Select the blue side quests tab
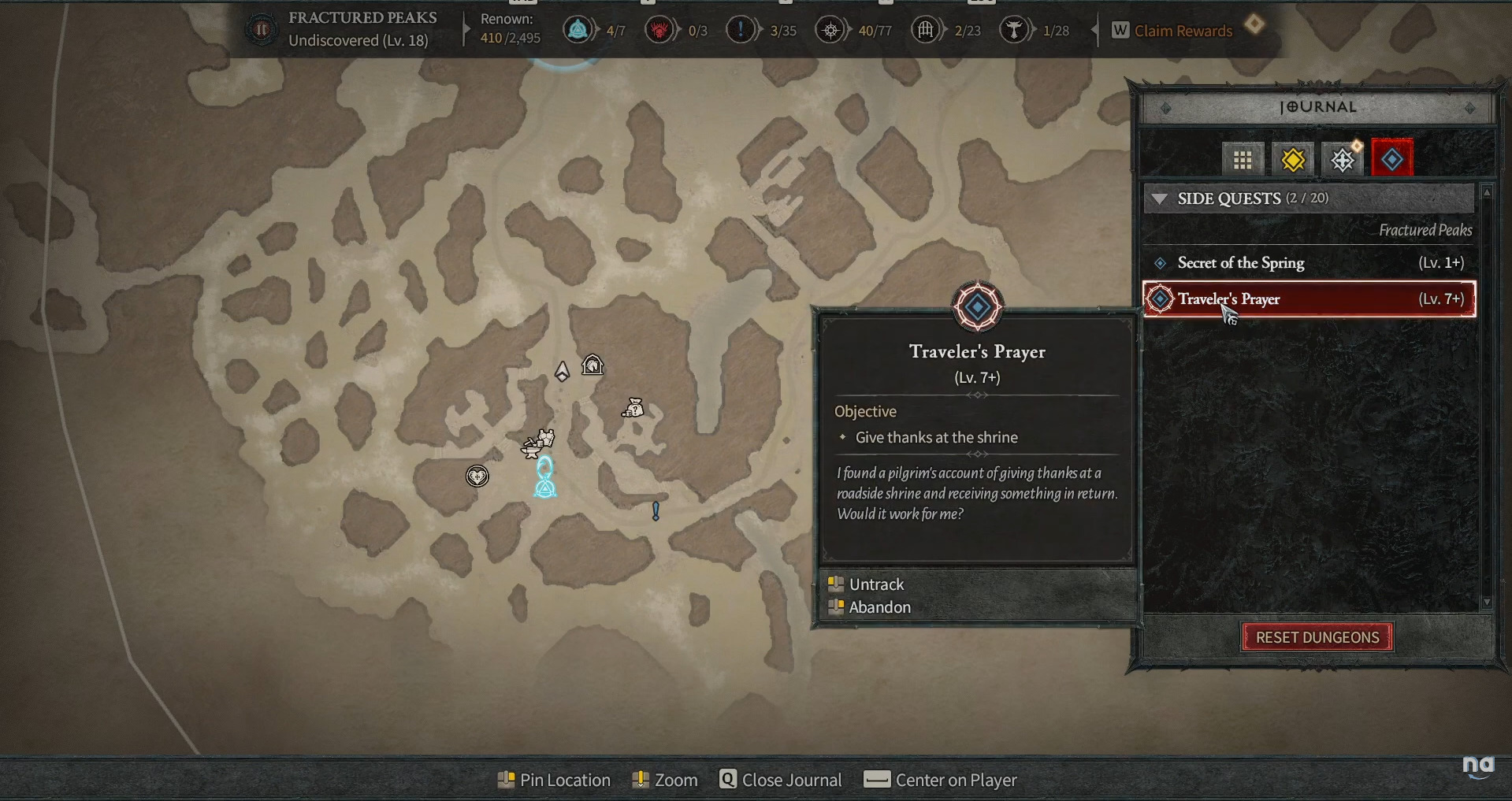 (1391, 160)
